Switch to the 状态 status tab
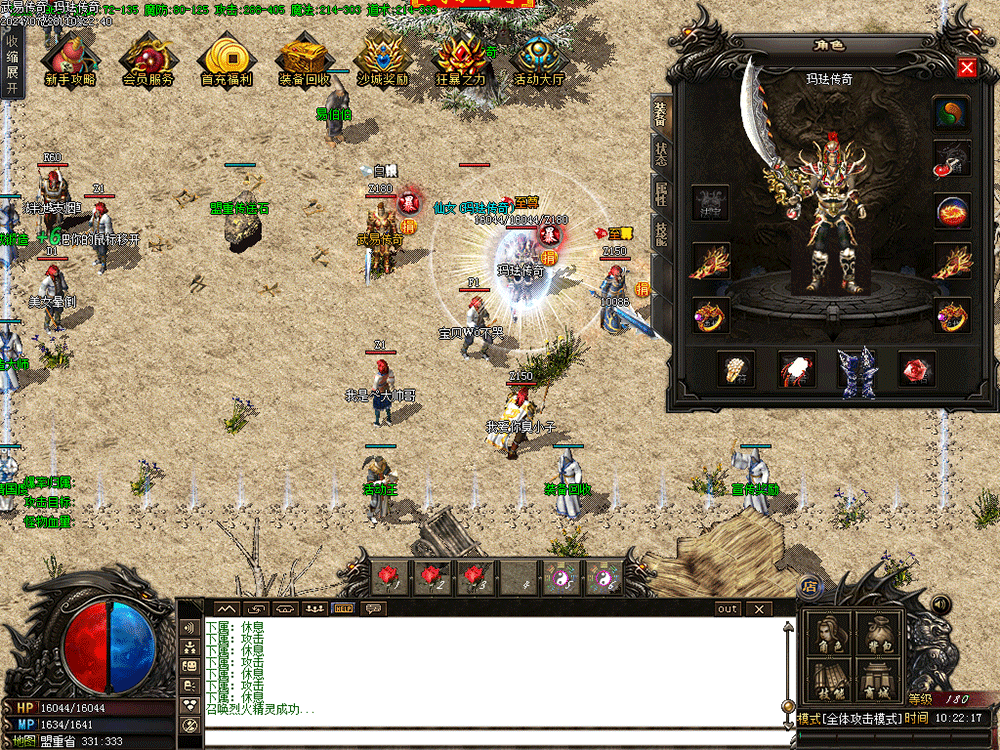Viewport: 1000px width, 750px height. [x=661, y=154]
